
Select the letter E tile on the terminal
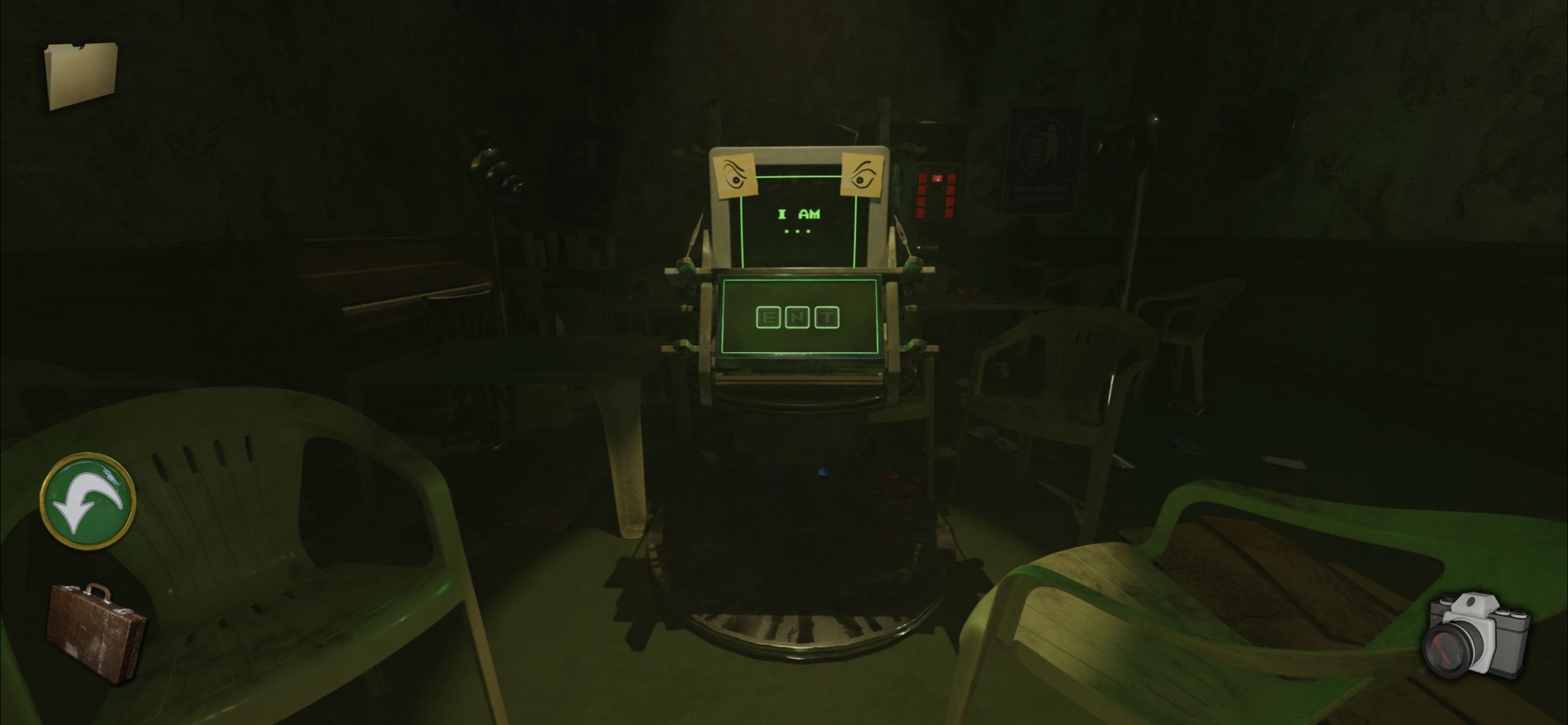point(769,317)
